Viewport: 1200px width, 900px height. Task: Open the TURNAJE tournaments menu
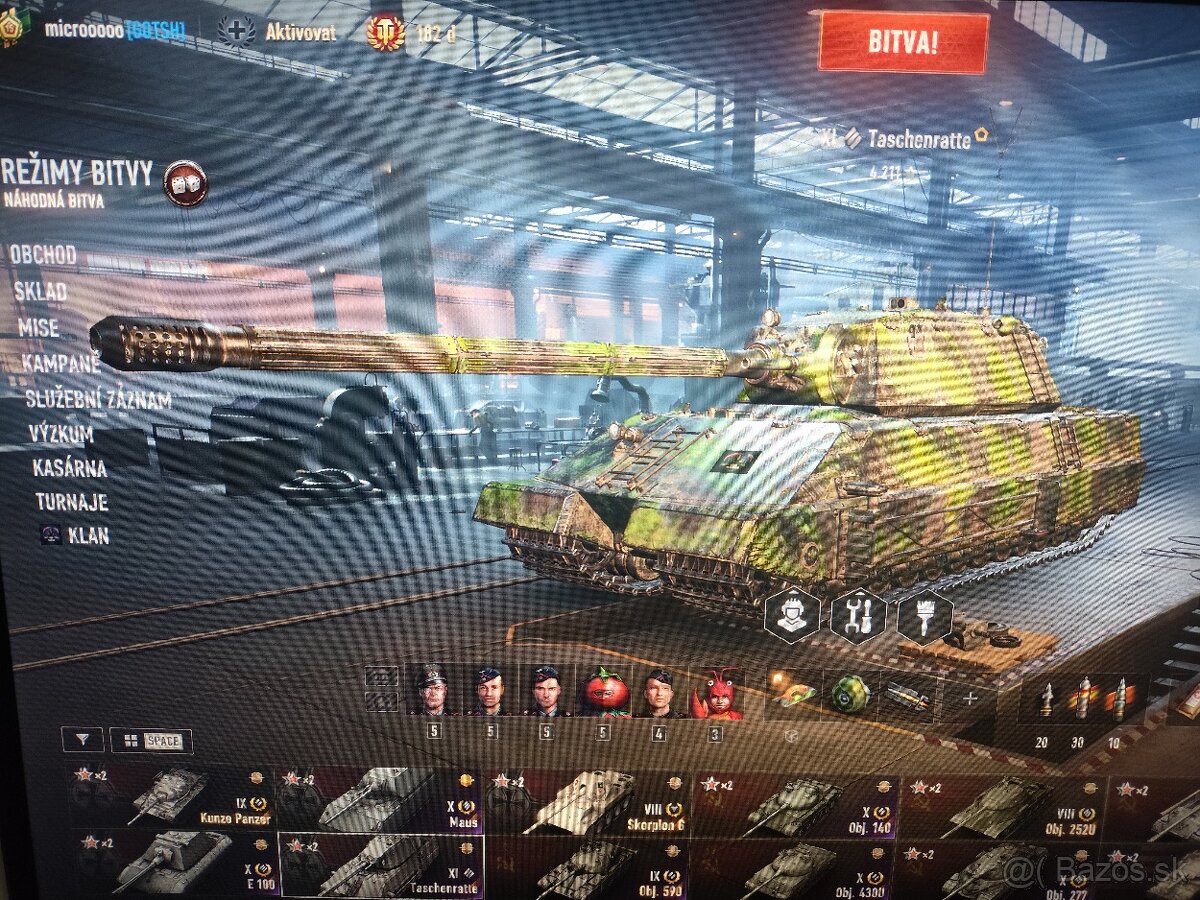pos(71,502)
